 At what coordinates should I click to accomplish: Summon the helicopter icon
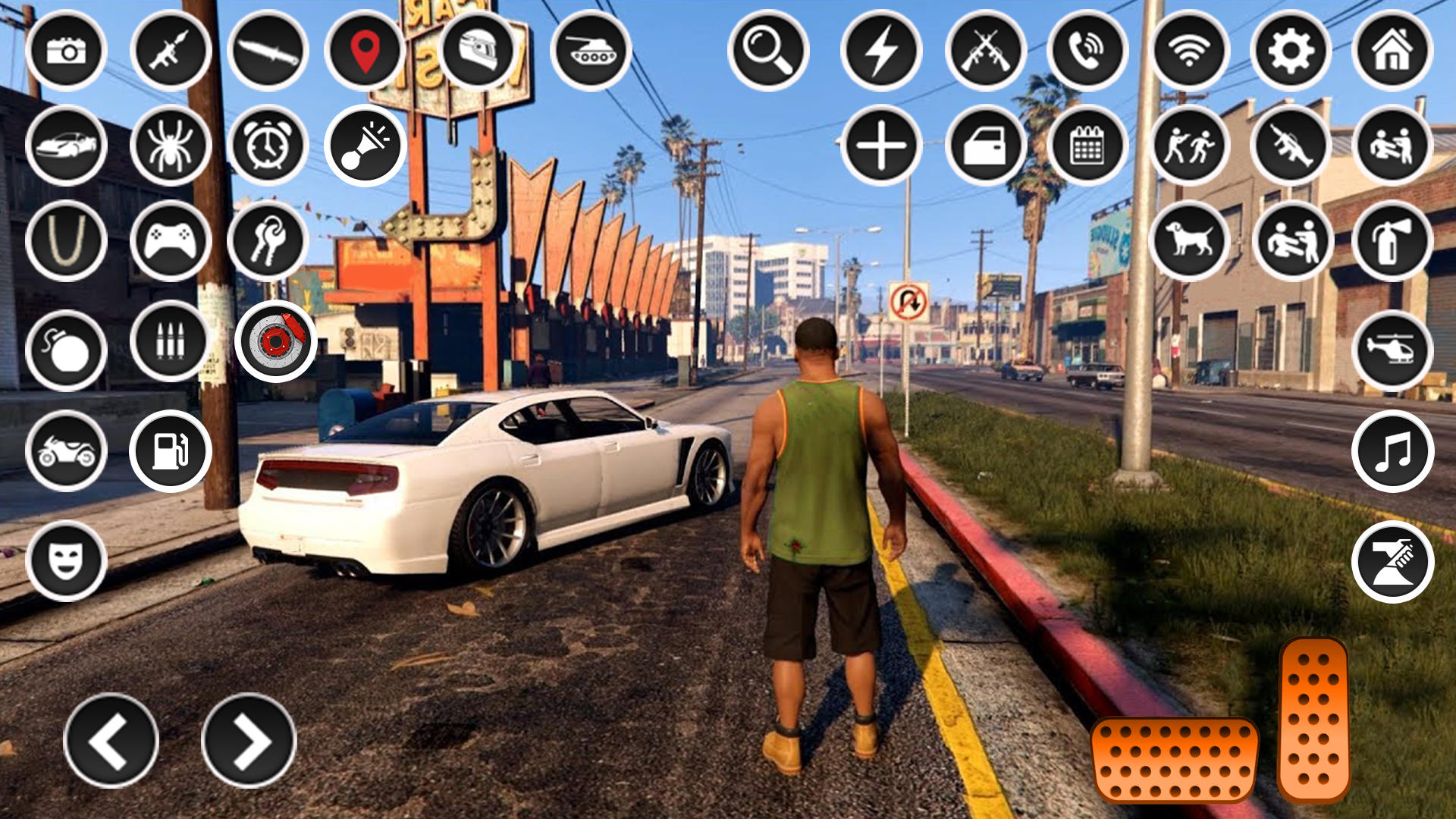point(1392,350)
